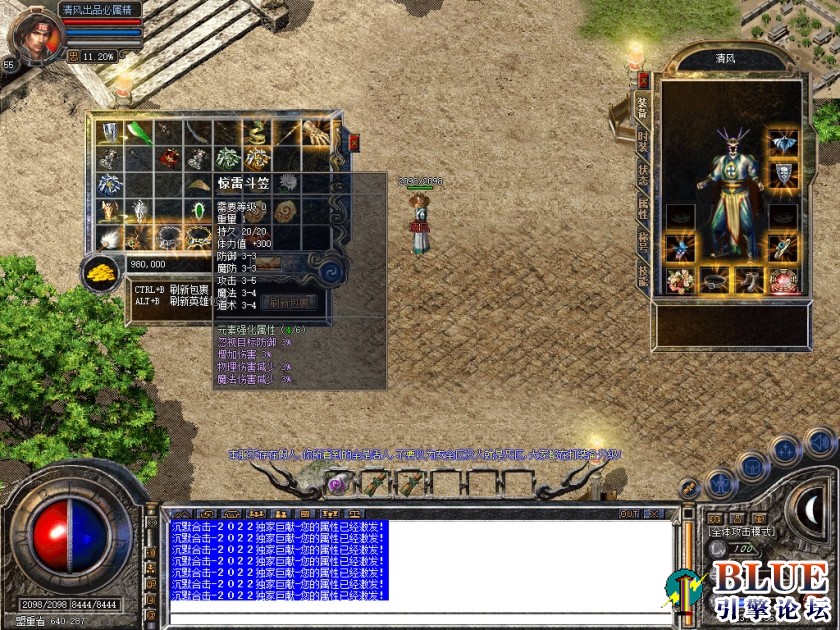Select the equipped skull shield medal slot
The image size is (840, 630).
[783, 176]
